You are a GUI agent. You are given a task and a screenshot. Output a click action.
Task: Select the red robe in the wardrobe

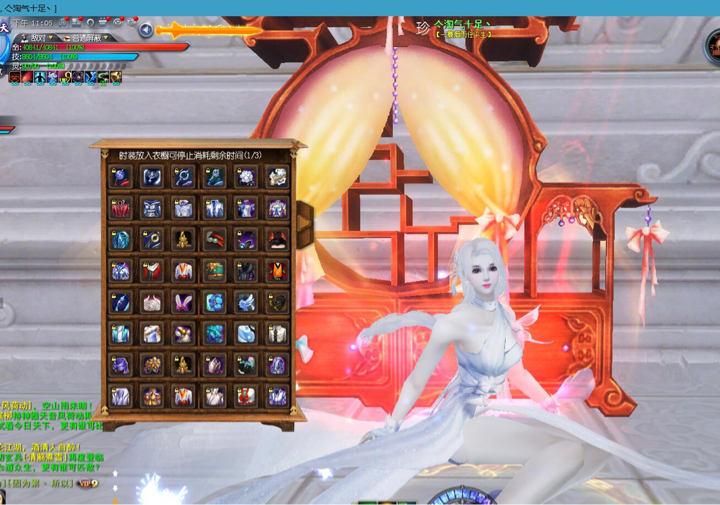point(120,208)
